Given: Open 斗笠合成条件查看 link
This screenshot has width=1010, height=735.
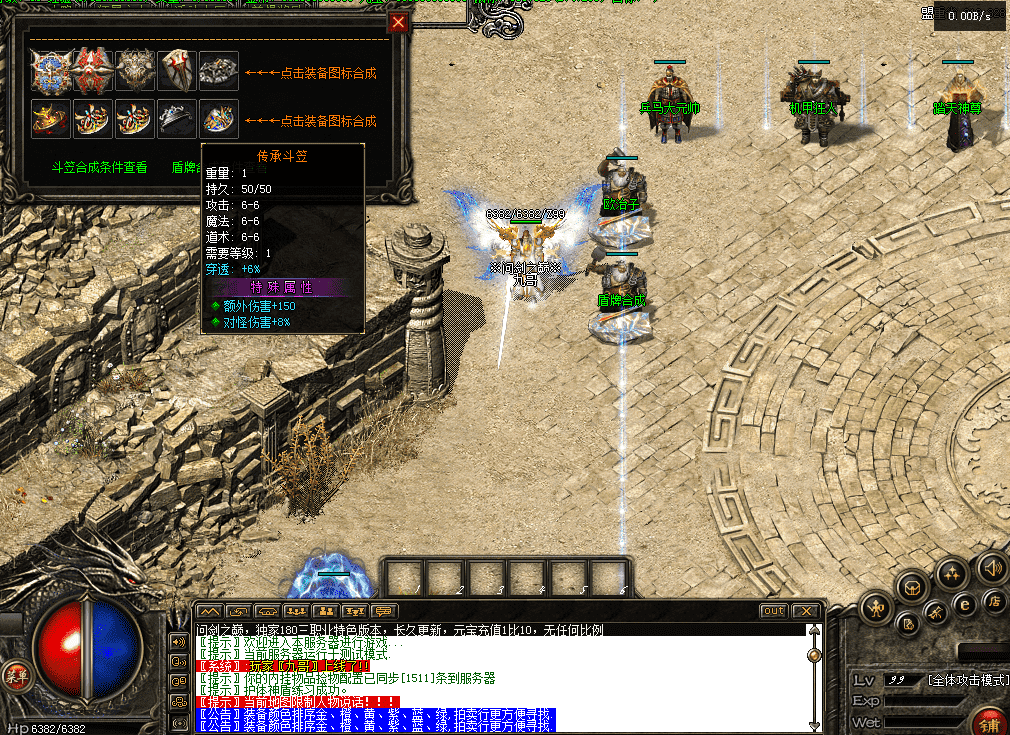Looking at the screenshot, I should pyautogui.click(x=99, y=167).
